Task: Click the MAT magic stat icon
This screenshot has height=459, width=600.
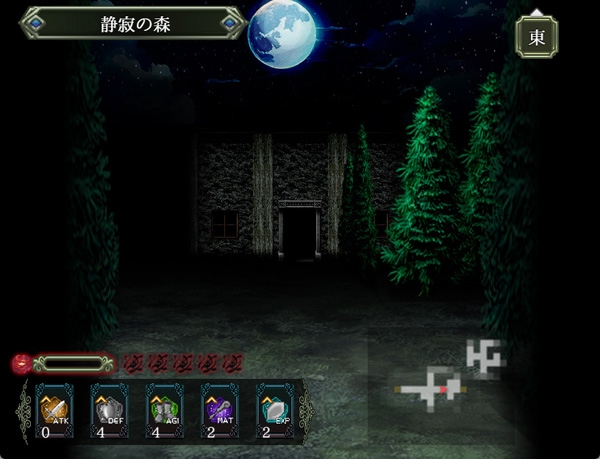Action: pyautogui.click(x=220, y=411)
